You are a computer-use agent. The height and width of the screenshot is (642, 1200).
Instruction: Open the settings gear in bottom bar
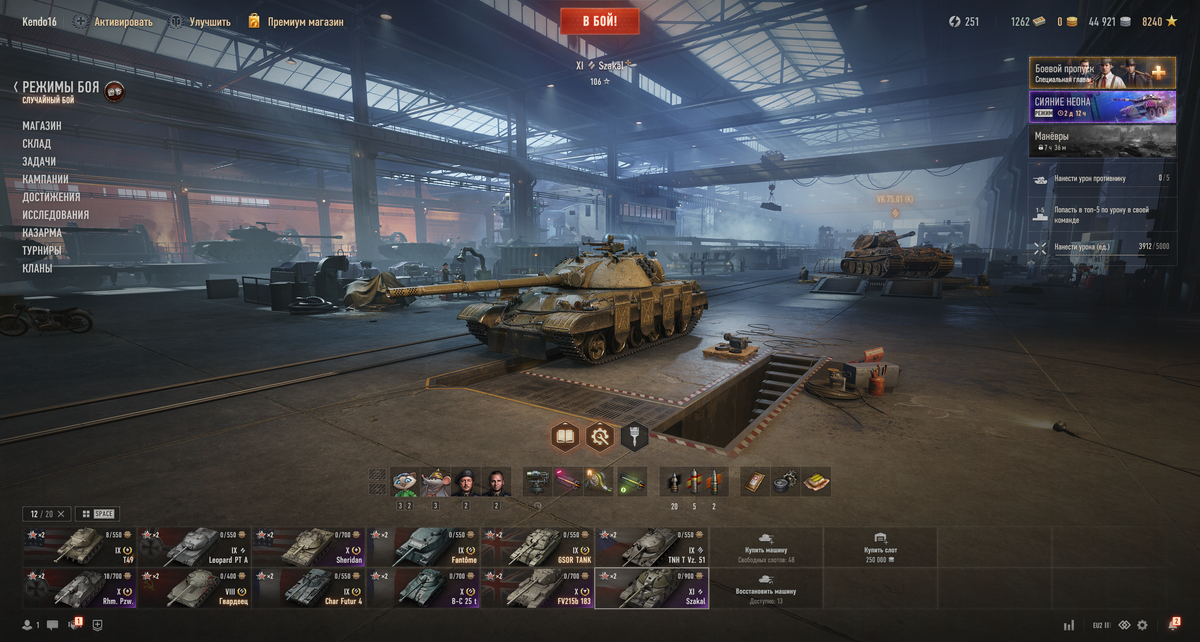1143,625
